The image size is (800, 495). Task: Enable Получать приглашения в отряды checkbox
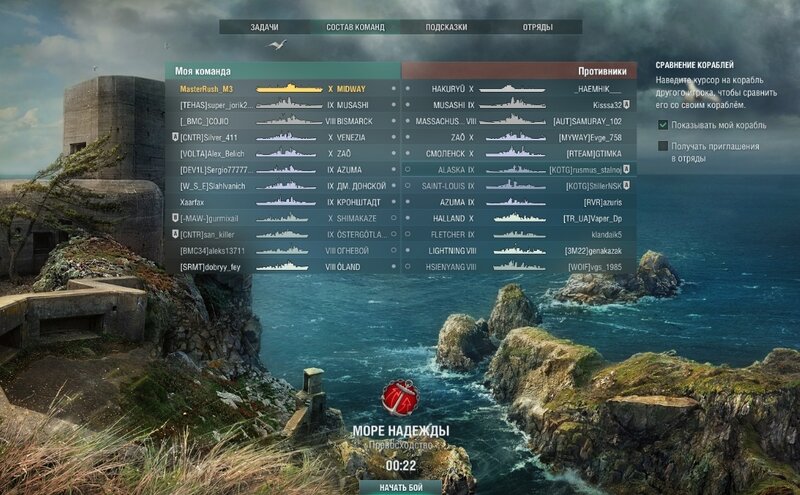coord(663,146)
